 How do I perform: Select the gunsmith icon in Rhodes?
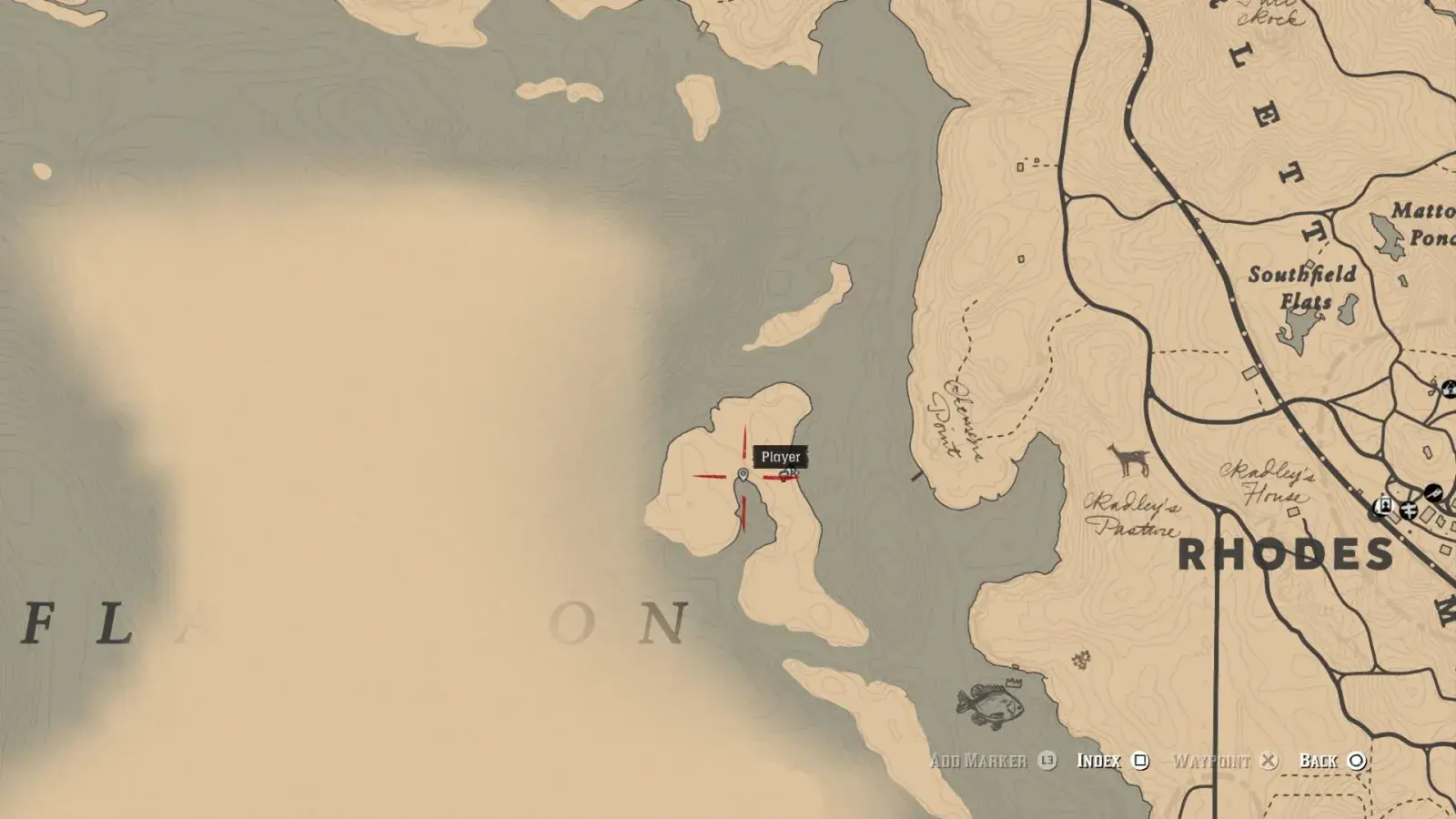pos(1433,492)
